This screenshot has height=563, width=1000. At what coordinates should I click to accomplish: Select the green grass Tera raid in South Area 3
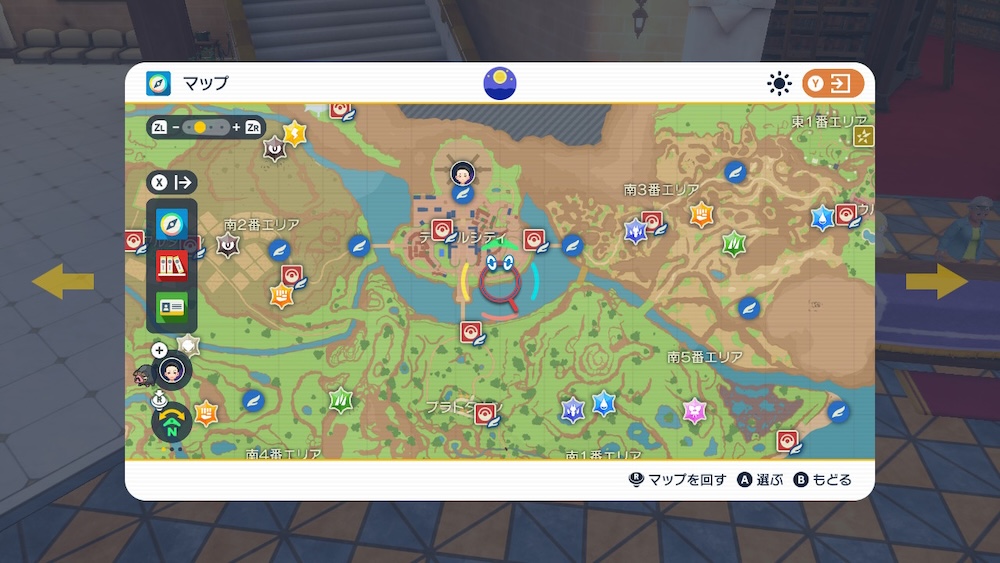point(734,243)
